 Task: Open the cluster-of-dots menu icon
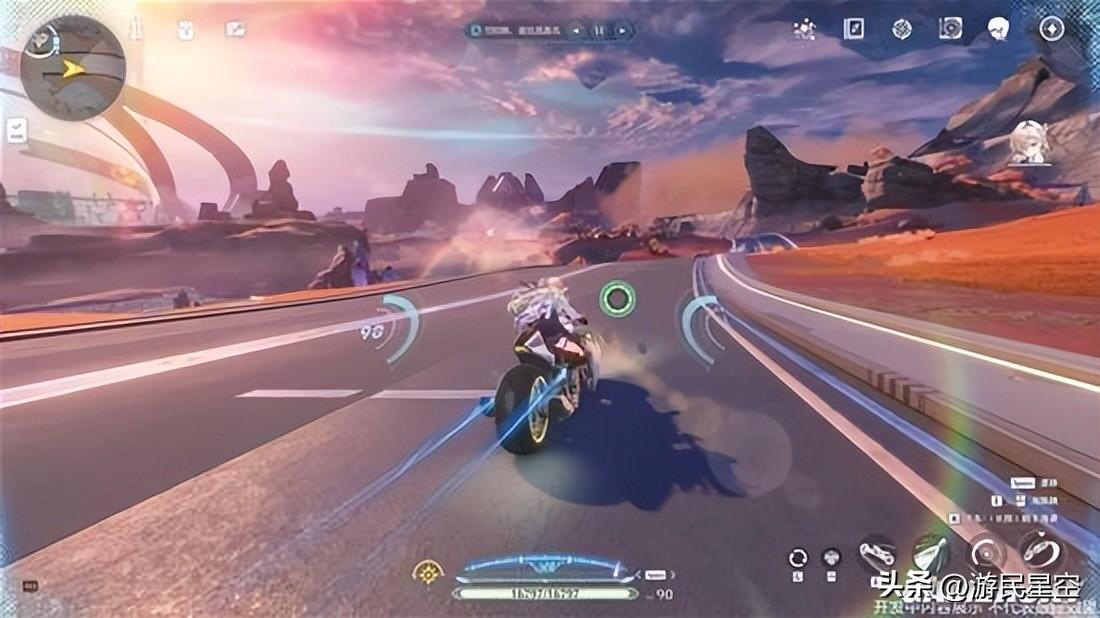click(x=803, y=28)
